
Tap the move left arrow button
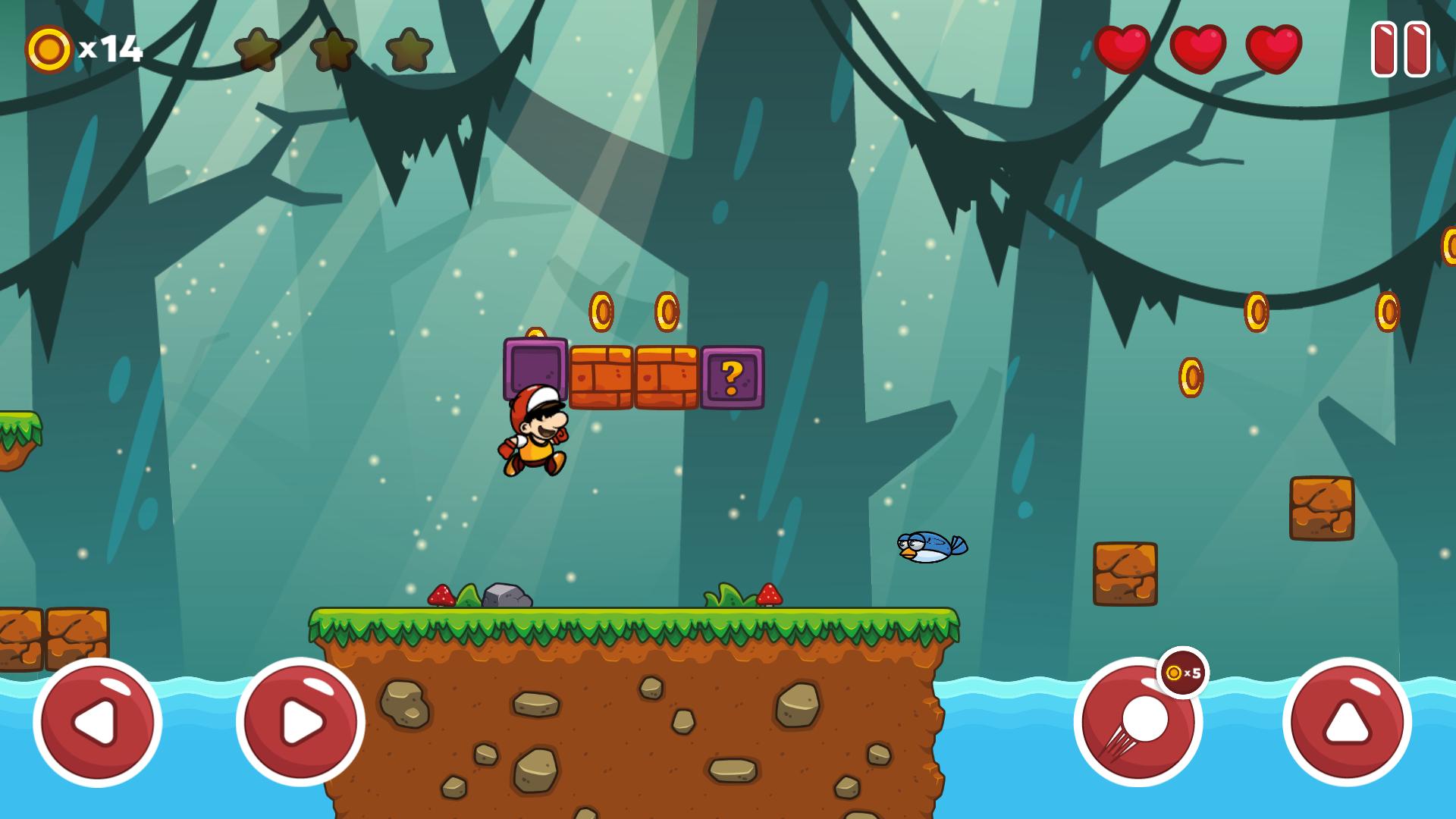98,722
